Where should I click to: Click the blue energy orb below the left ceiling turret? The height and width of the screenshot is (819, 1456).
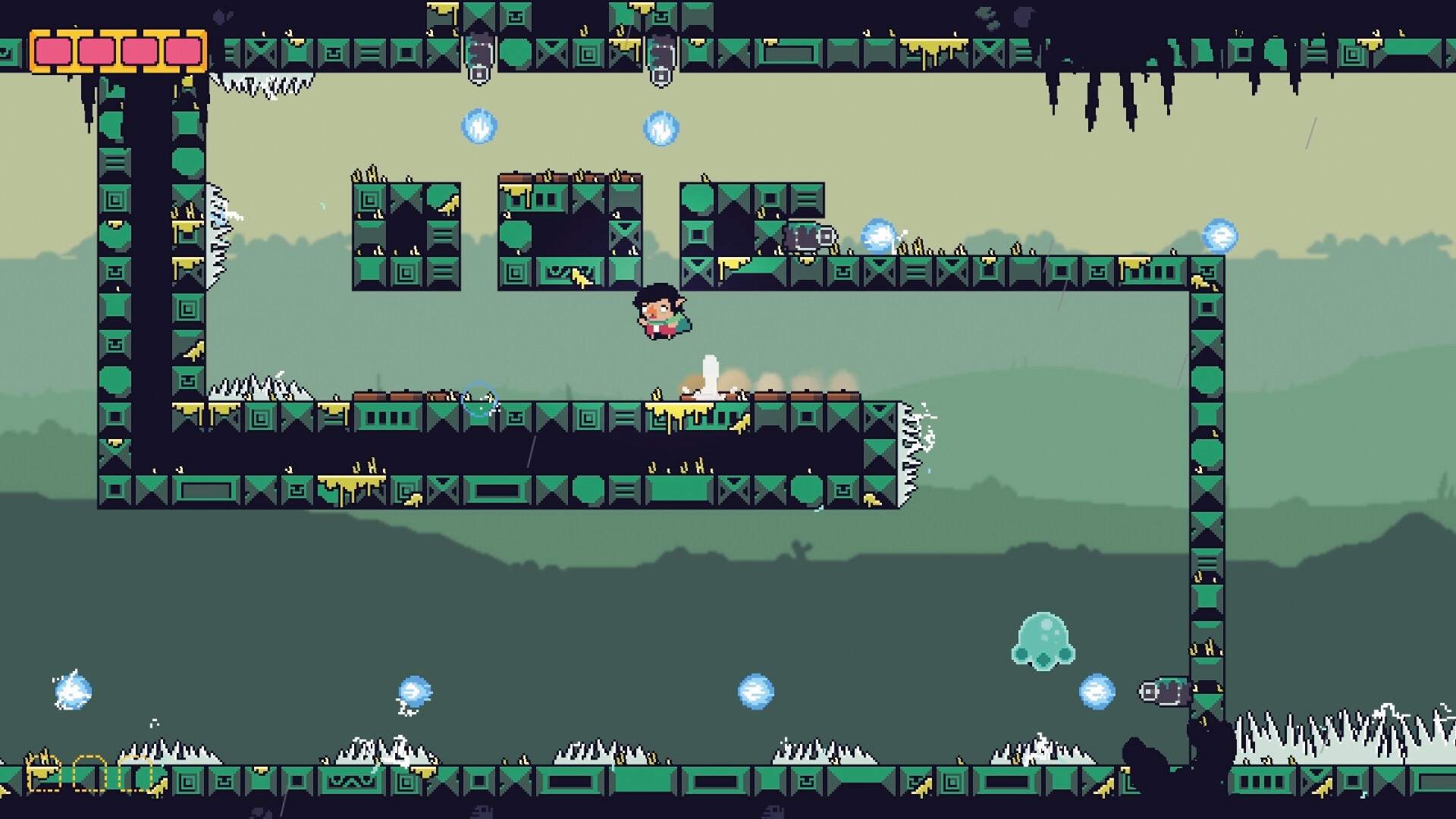click(x=479, y=127)
